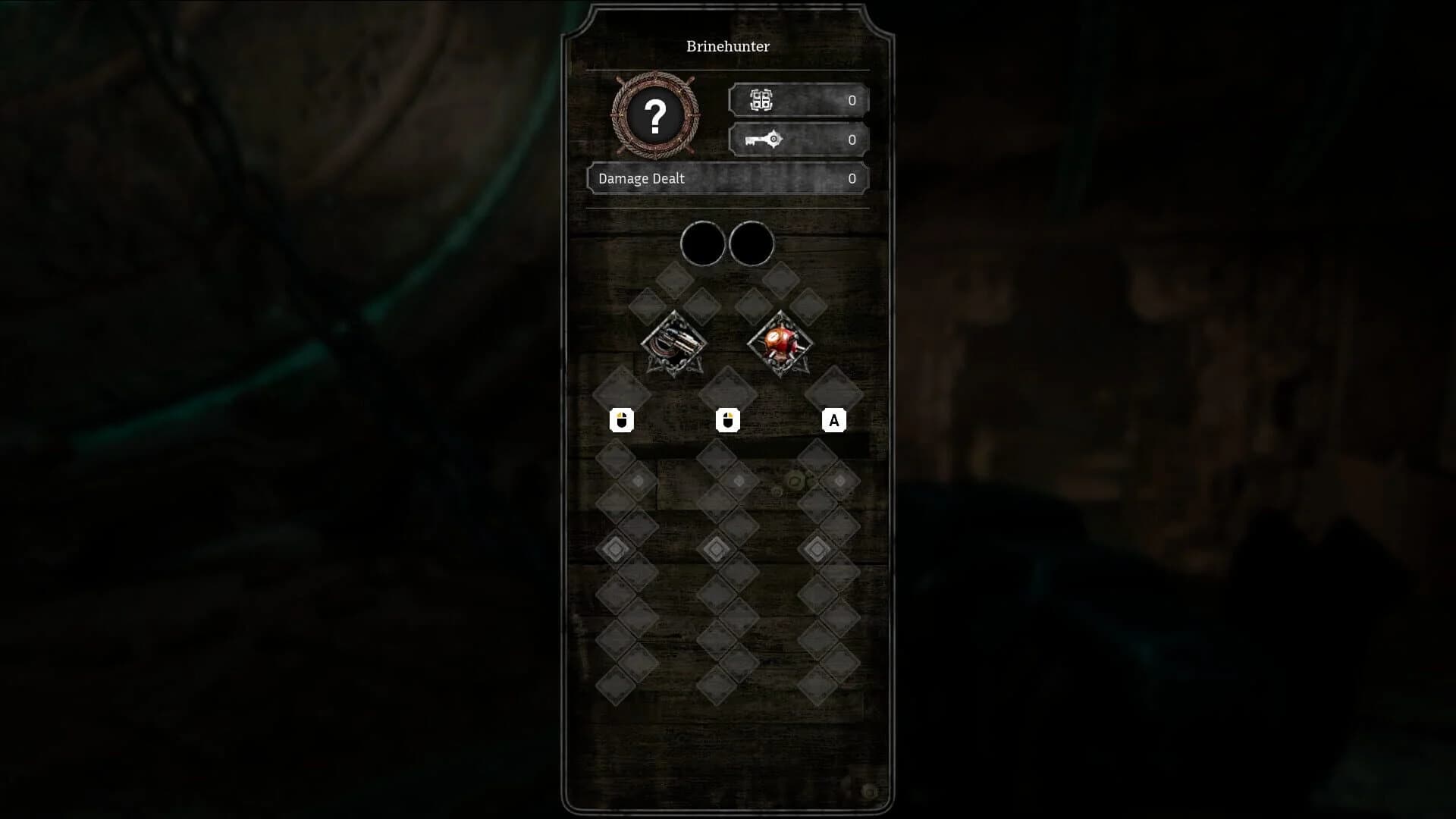Click the middle mouse keybind badge

coord(728,421)
